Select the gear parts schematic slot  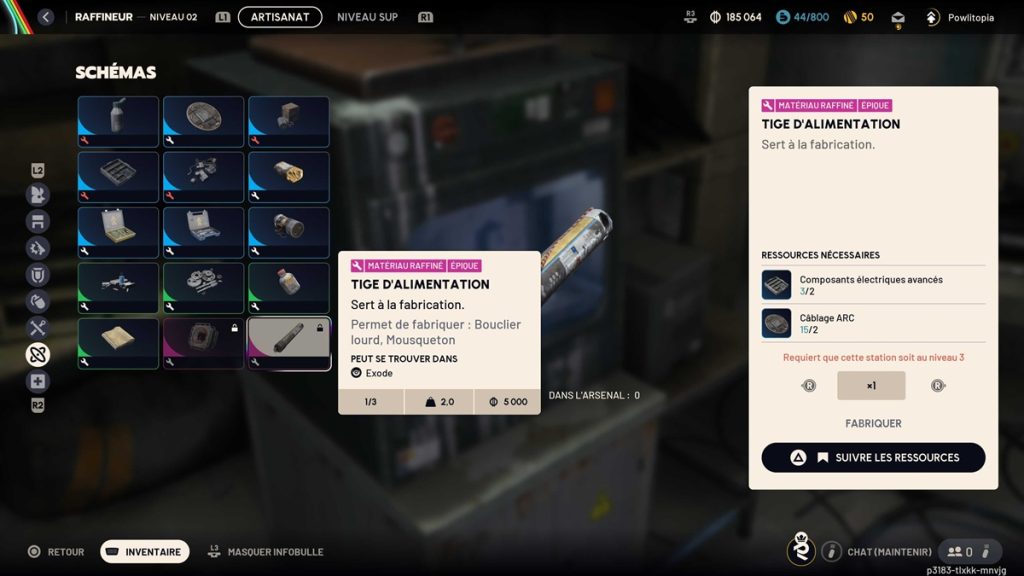[x=203, y=288]
